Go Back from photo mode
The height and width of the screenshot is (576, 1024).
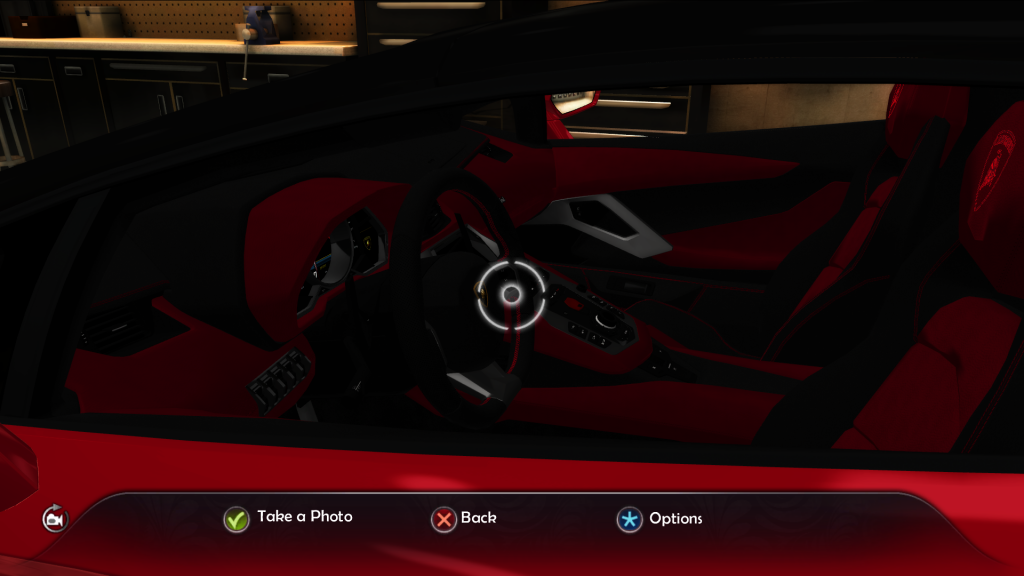click(x=464, y=519)
